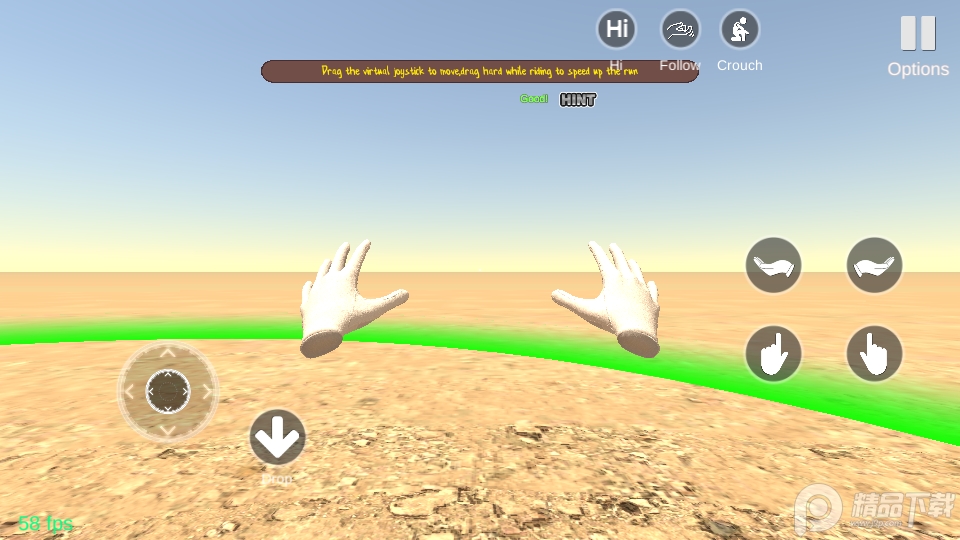Tap the Drop arrow button
Image resolution: width=960 pixels, height=540 pixels.
[277, 437]
